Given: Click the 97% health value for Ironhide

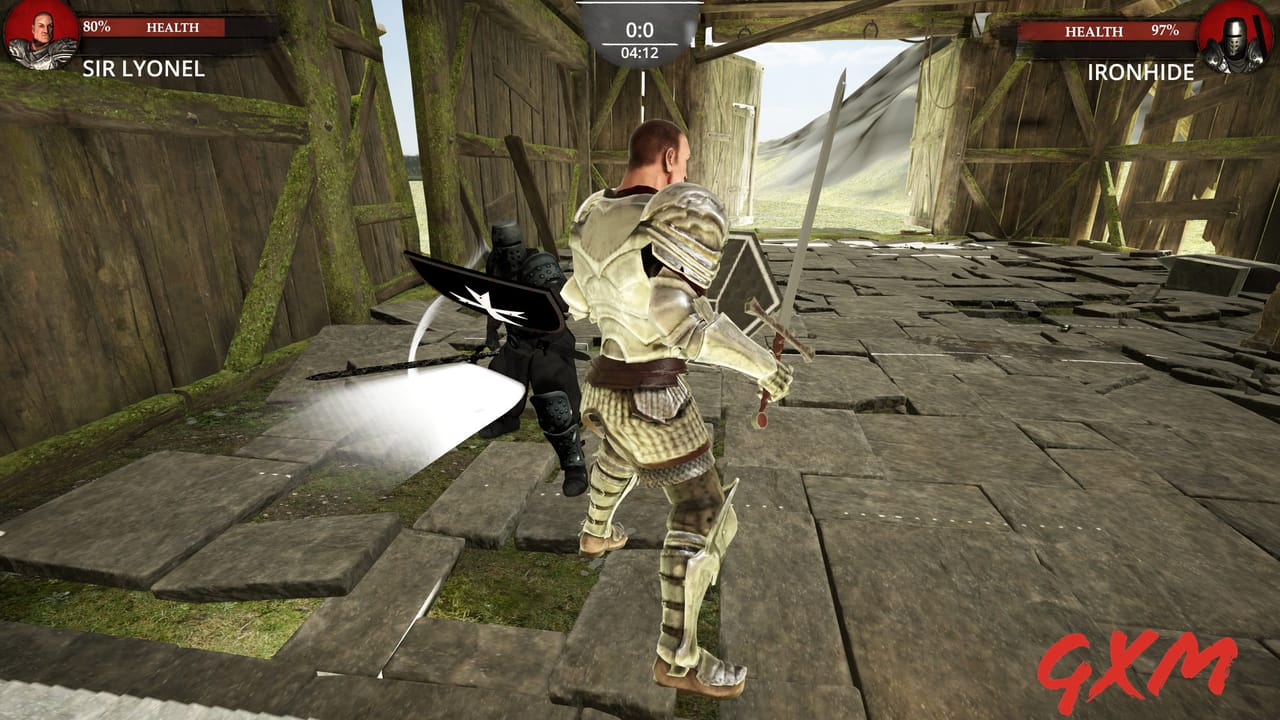Looking at the screenshot, I should coord(1163,32).
